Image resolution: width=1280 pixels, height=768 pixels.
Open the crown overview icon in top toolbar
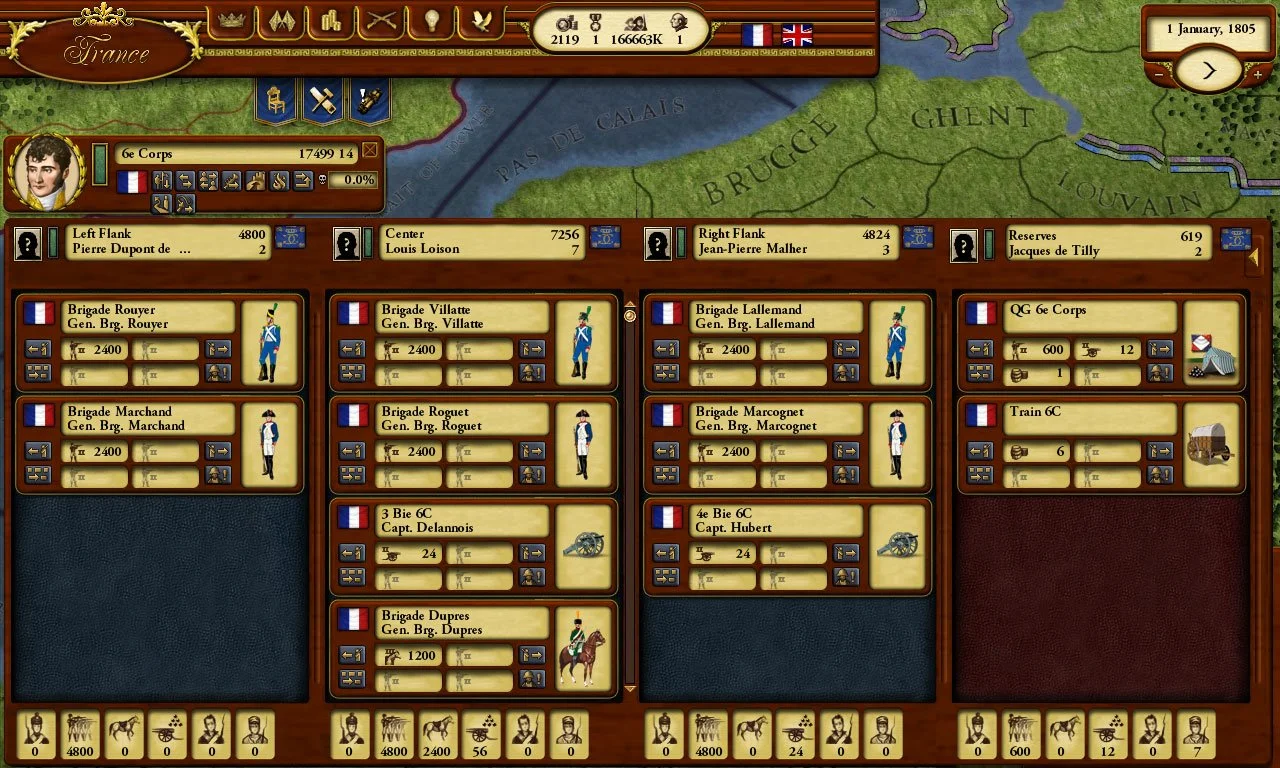[x=232, y=22]
